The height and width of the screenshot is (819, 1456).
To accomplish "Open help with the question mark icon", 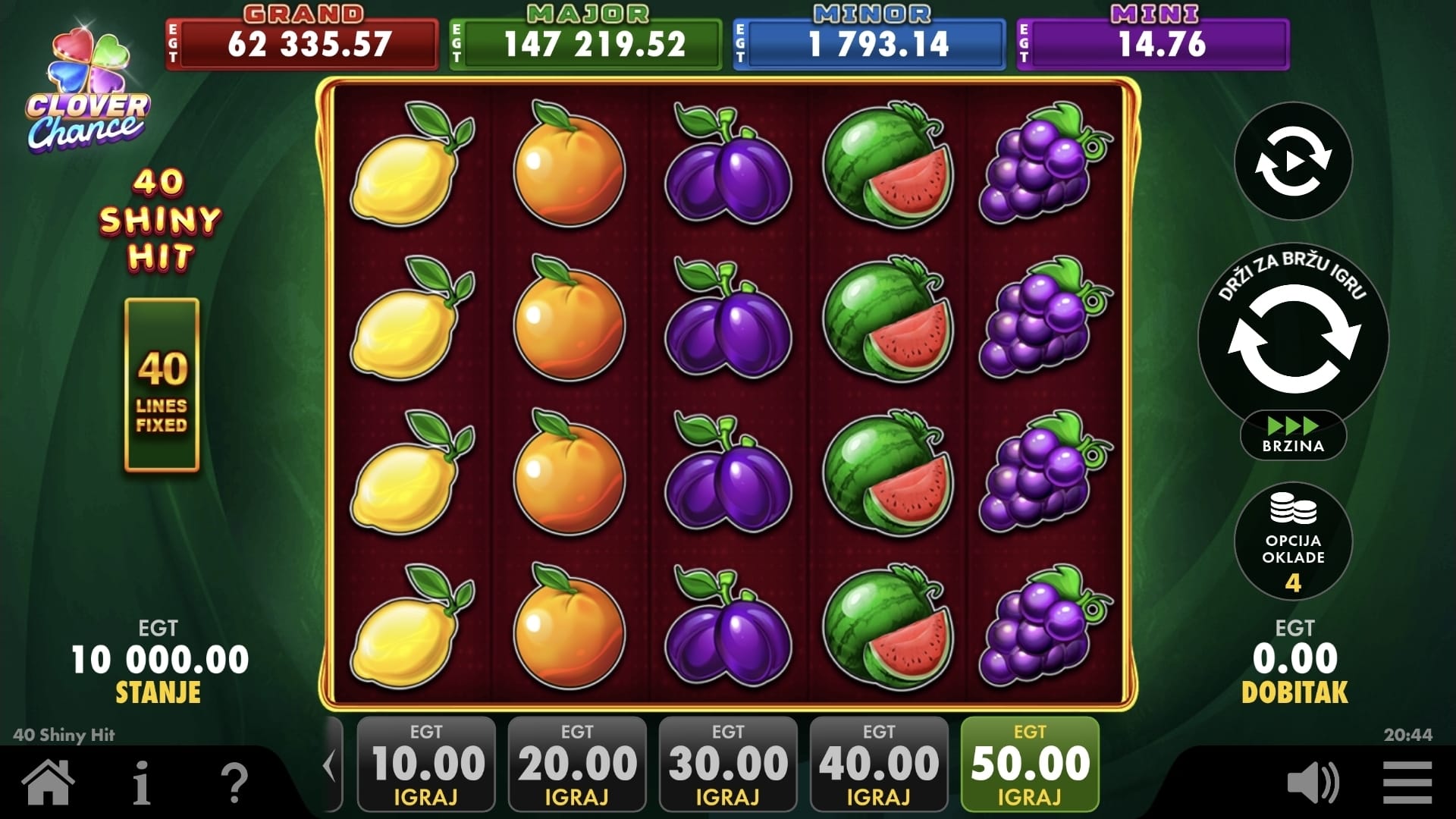I will coord(234,783).
